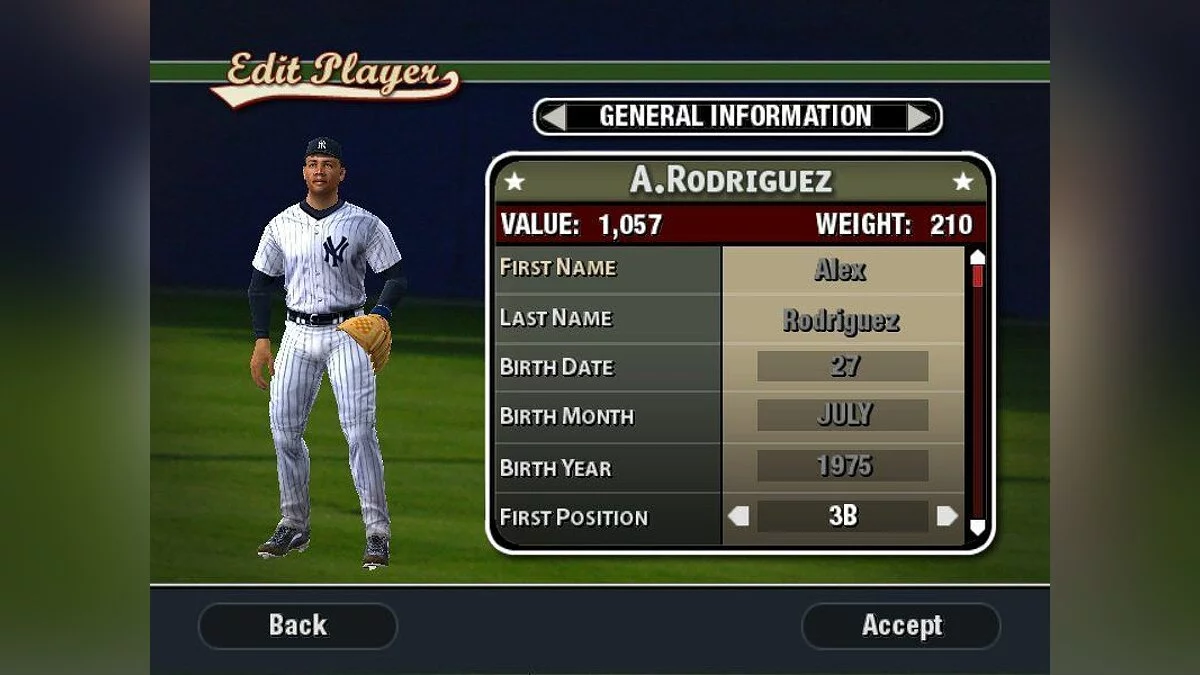Image resolution: width=1200 pixels, height=675 pixels.
Task: Edit the First Name field showing Alex
Action: (x=841, y=269)
